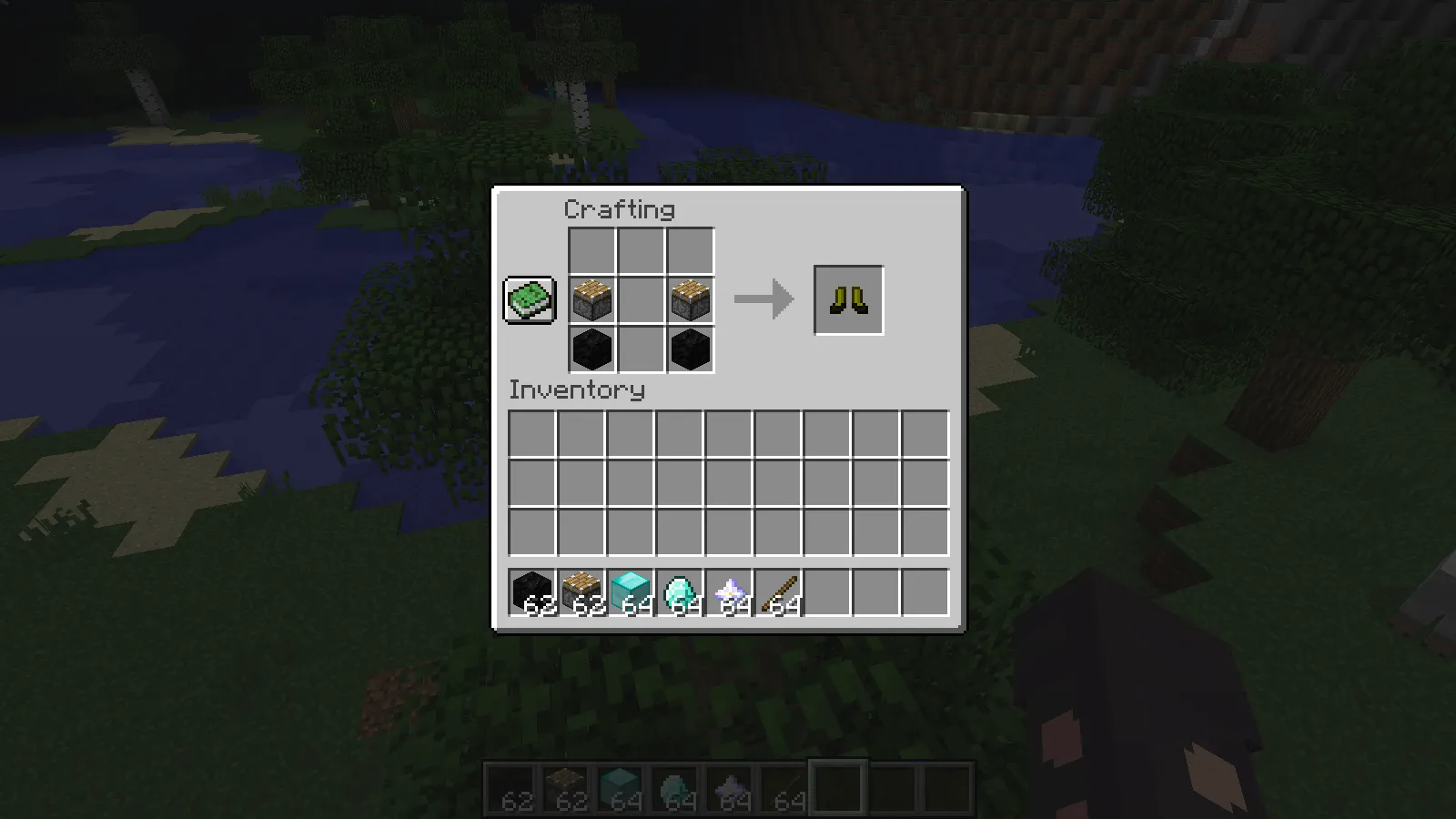
Task: Select the first empty inventory slot under the Inventory label
Action: point(533,435)
